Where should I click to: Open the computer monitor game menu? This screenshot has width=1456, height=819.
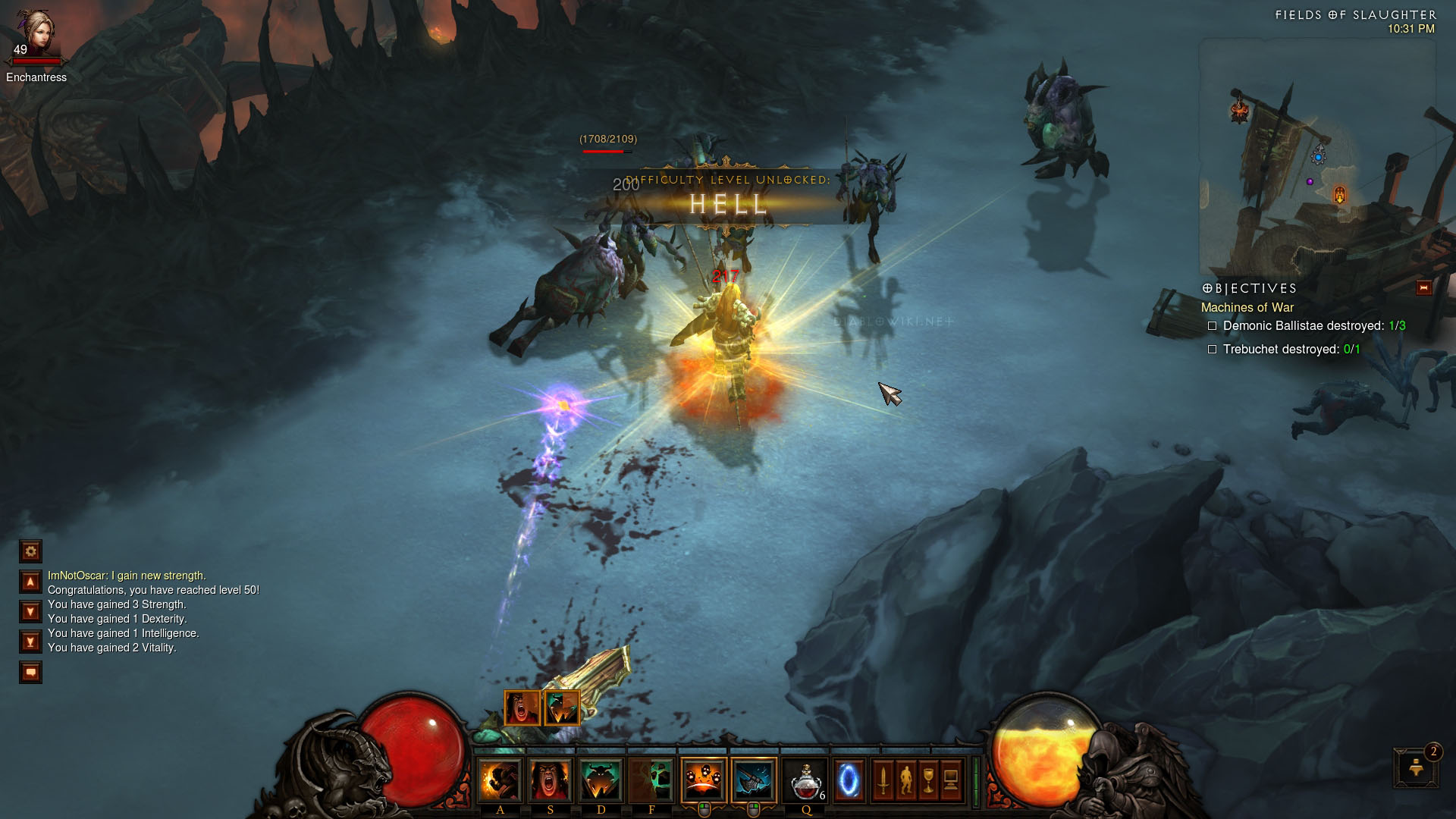tap(951, 780)
